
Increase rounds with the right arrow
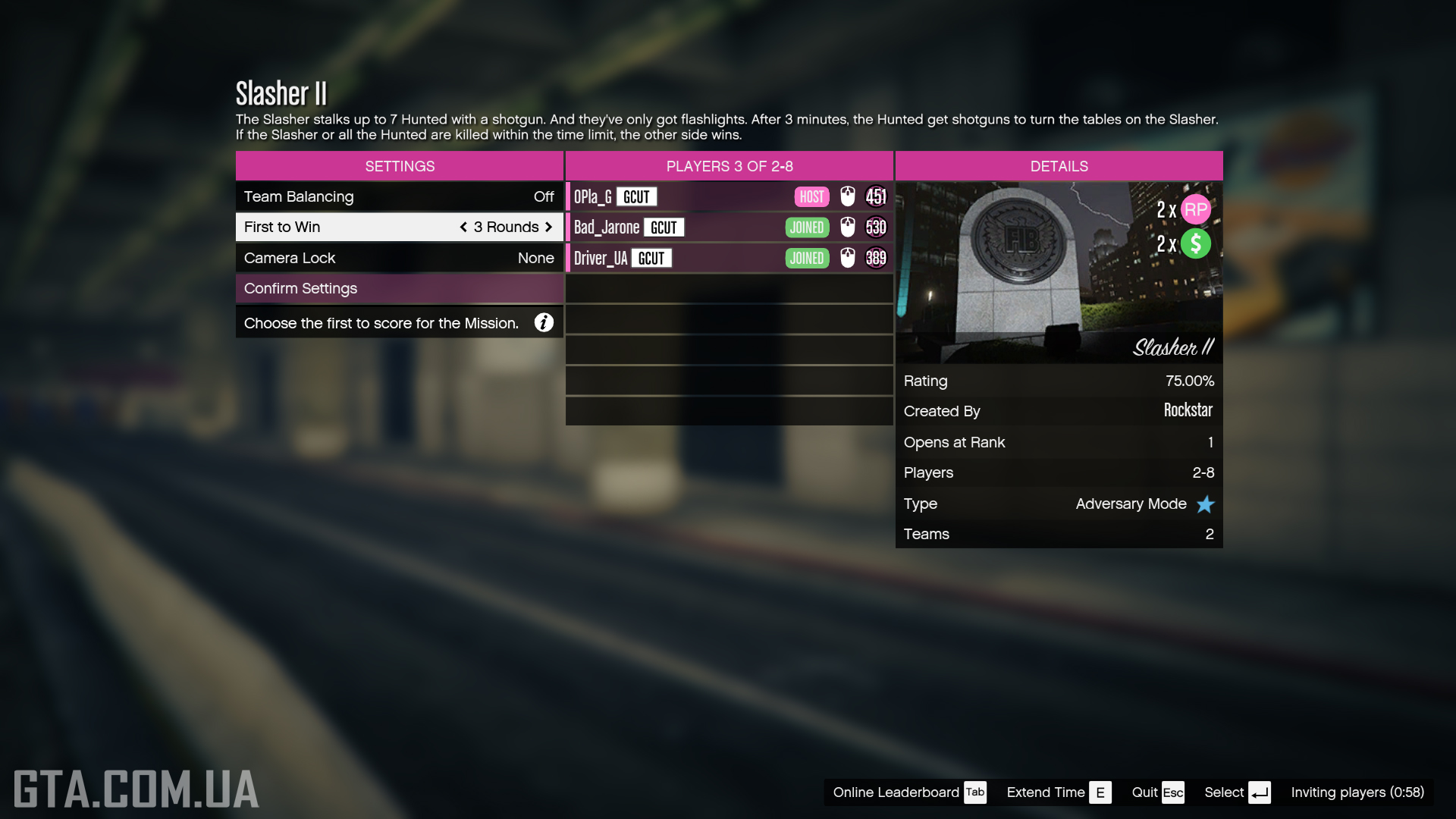click(x=548, y=227)
